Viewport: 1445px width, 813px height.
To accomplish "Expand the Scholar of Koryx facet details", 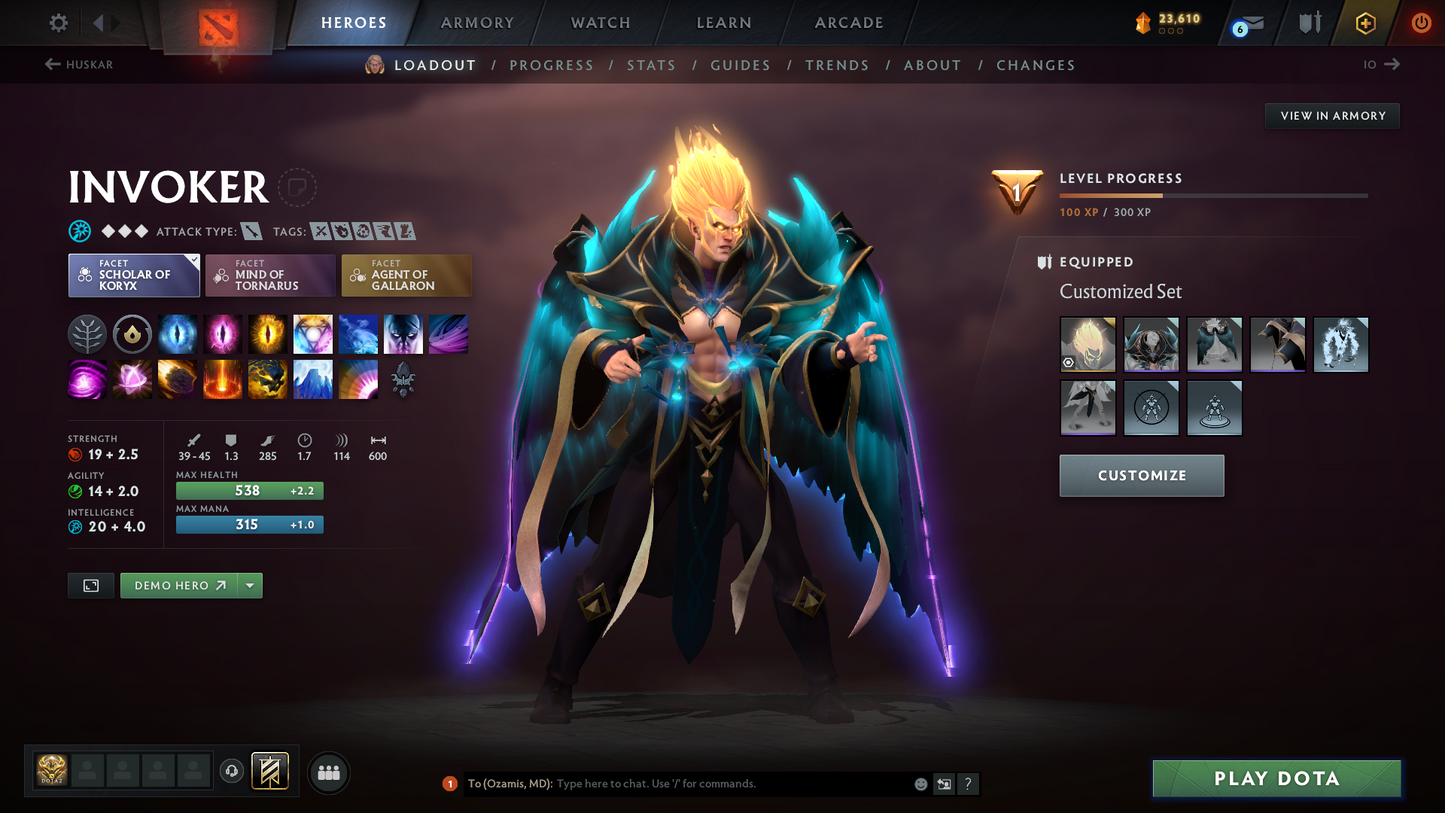I will [x=134, y=275].
